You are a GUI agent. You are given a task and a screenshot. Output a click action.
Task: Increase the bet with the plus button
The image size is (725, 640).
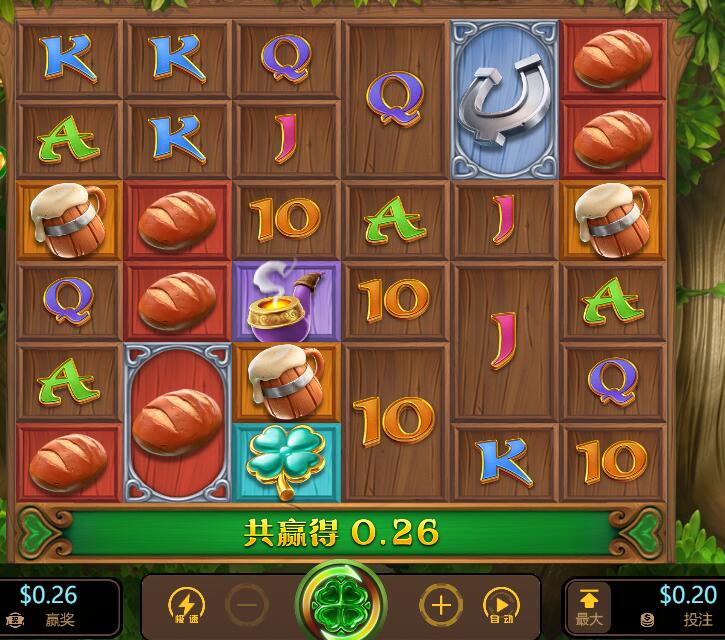440,605
